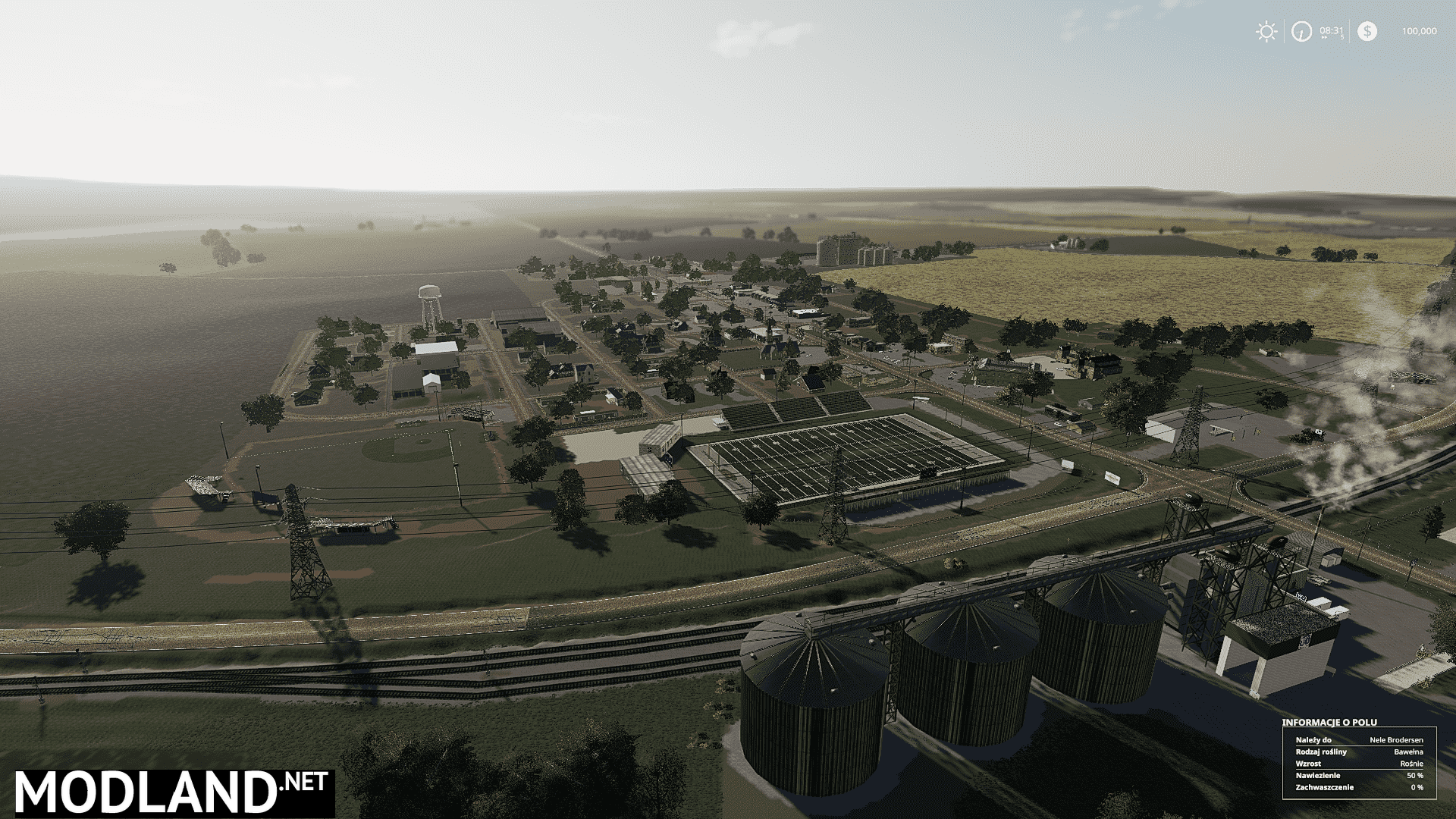Select the "Nawiezienie" fertilization row

1318,776
